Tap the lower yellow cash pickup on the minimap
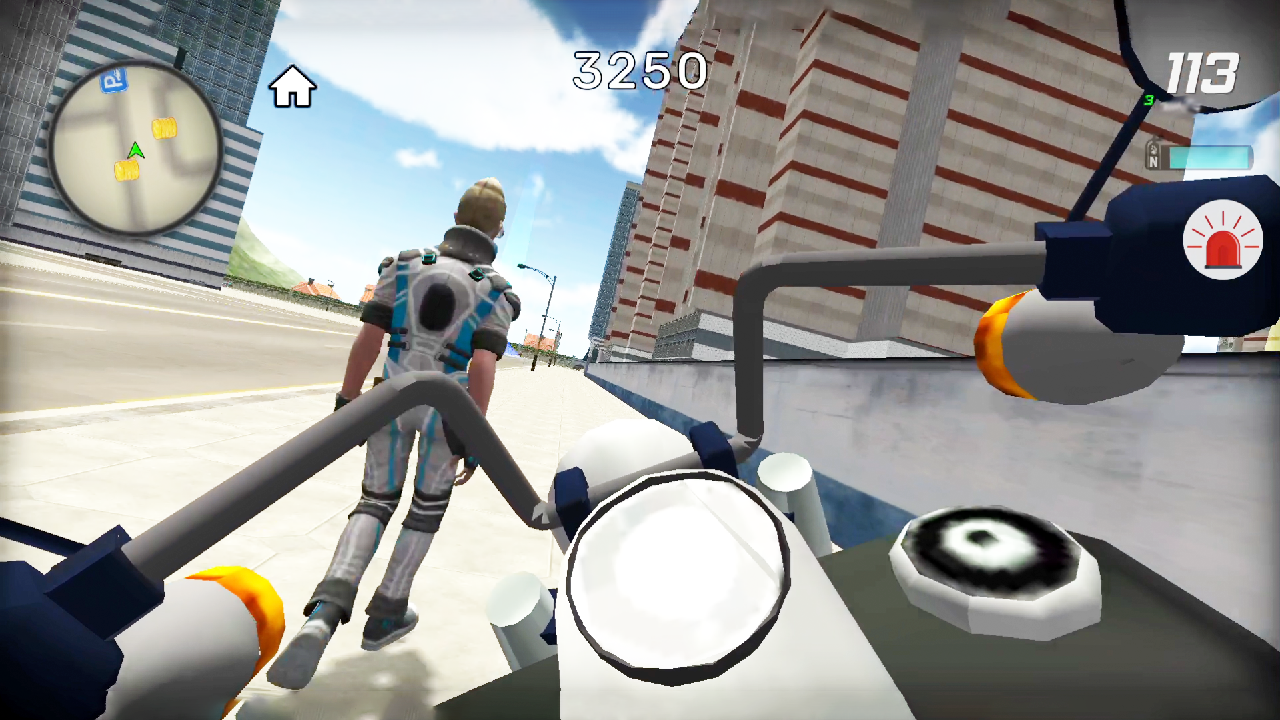Screen dimensions: 1280x720 click(127, 170)
